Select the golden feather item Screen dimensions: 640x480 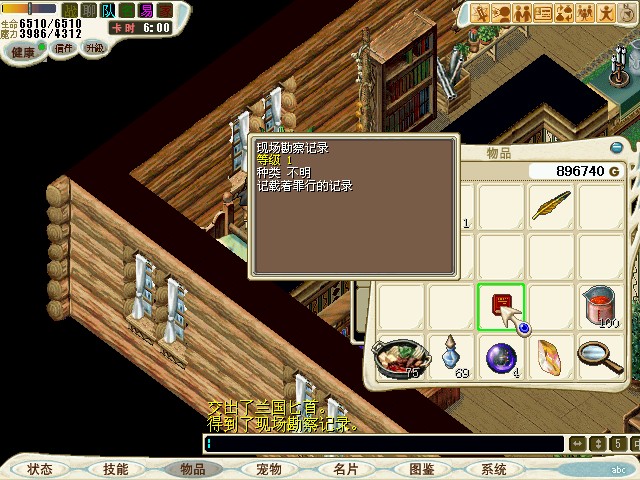coord(551,206)
